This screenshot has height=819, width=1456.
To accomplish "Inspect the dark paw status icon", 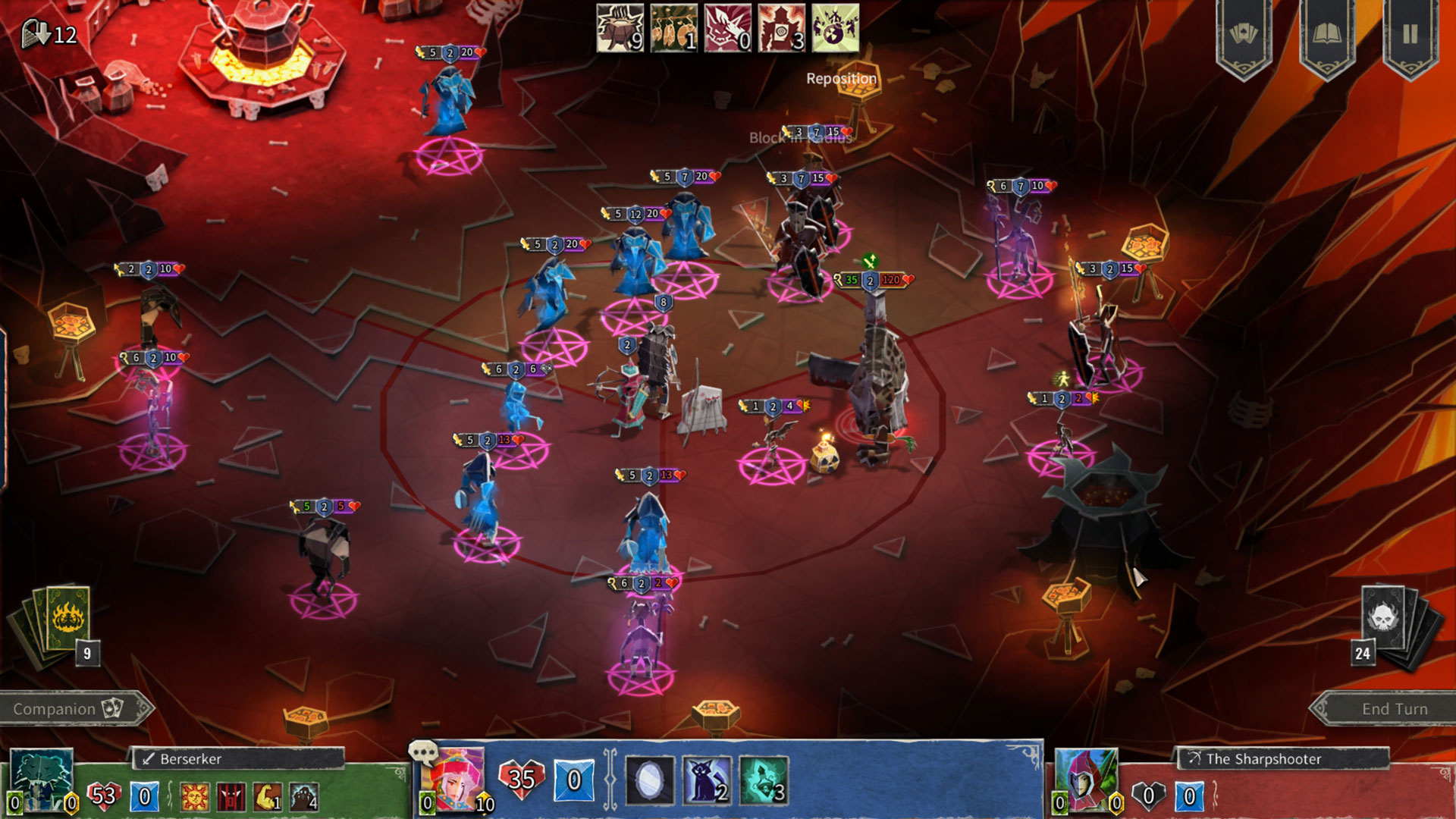I will coord(303,797).
